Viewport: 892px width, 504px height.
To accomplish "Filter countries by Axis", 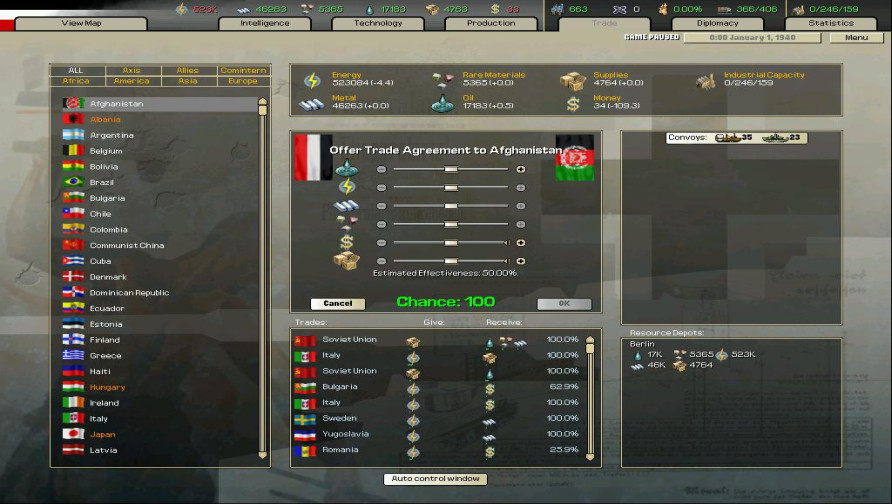I will [x=131, y=71].
